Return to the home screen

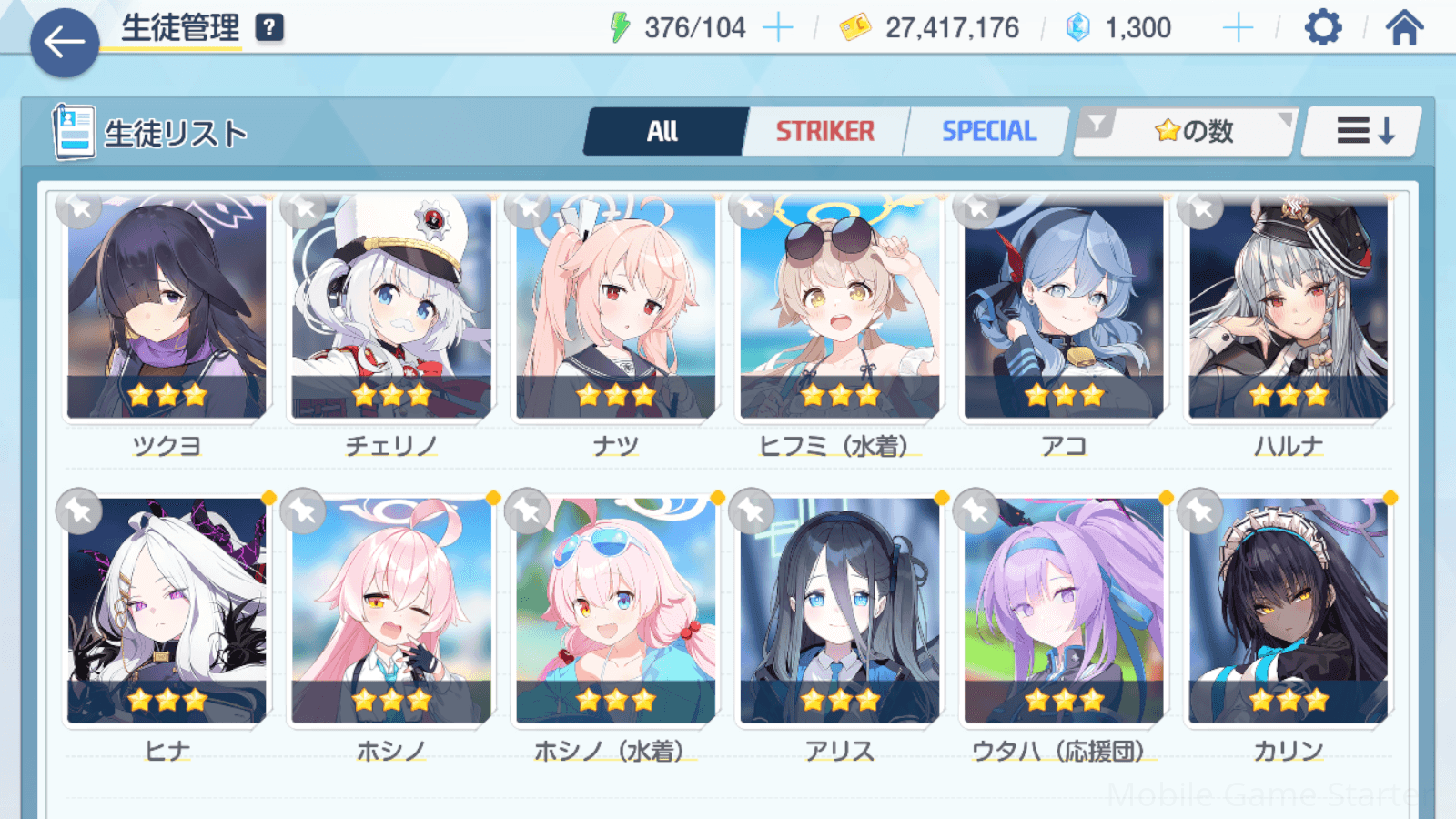tap(1404, 28)
